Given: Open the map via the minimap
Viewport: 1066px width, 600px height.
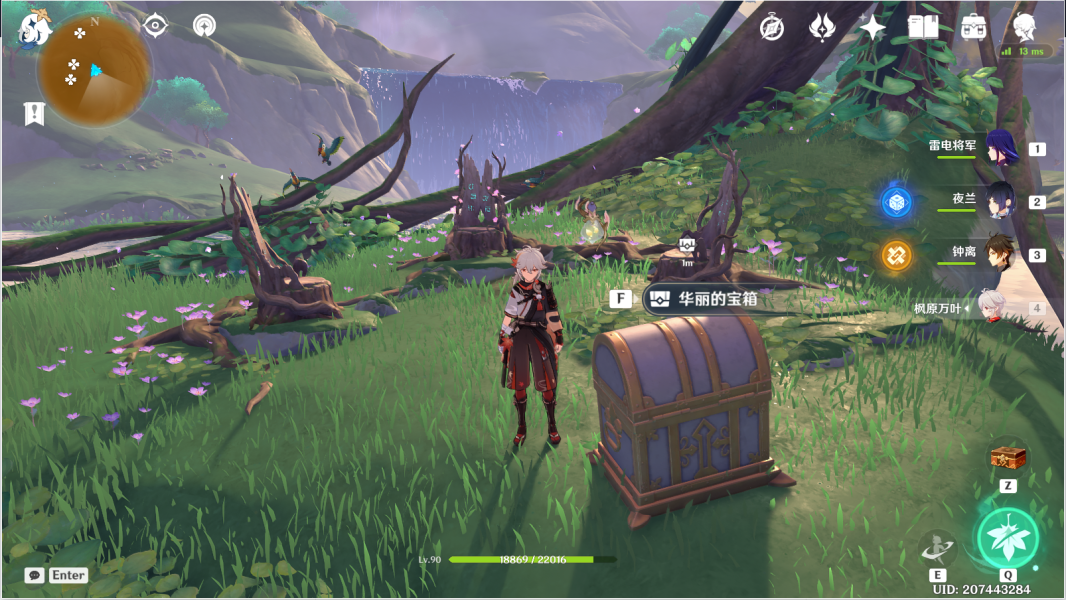Looking at the screenshot, I should click(x=94, y=70).
